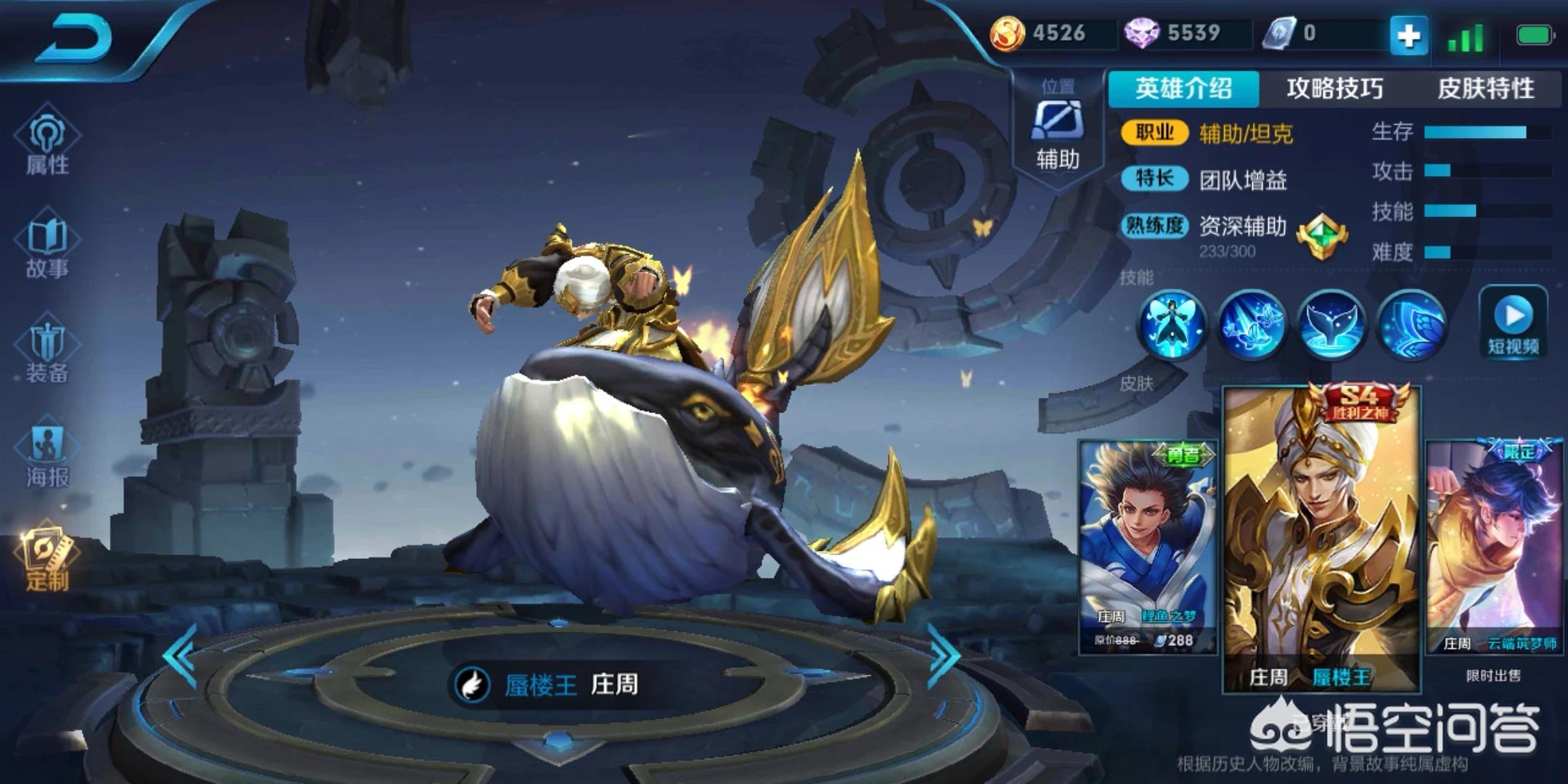View the butterfly passive skill icon
The height and width of the screenshot is (784, 1568).
(x=1172, y=324)
